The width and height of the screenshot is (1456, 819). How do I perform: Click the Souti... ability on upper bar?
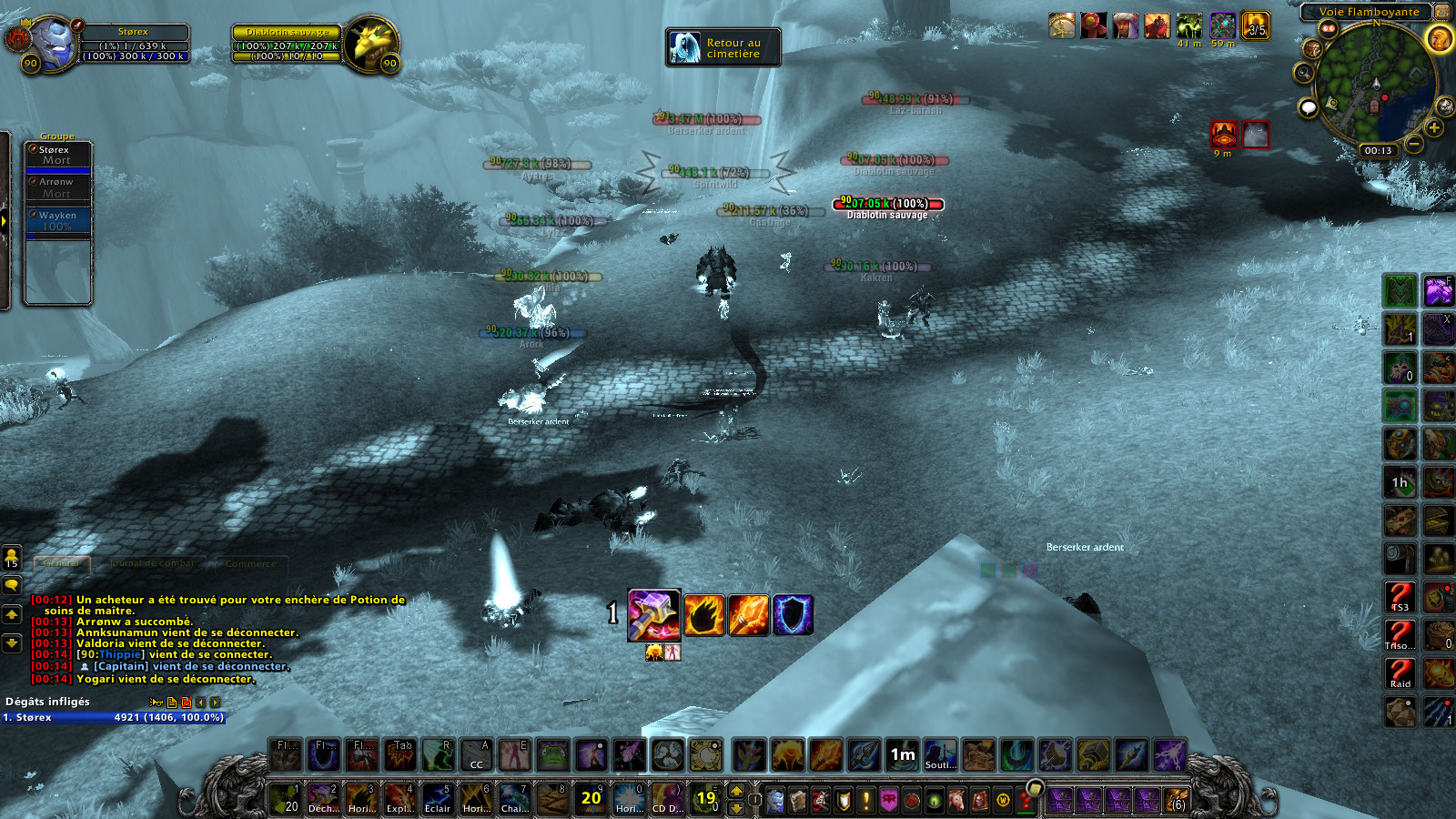coord(940,754)
